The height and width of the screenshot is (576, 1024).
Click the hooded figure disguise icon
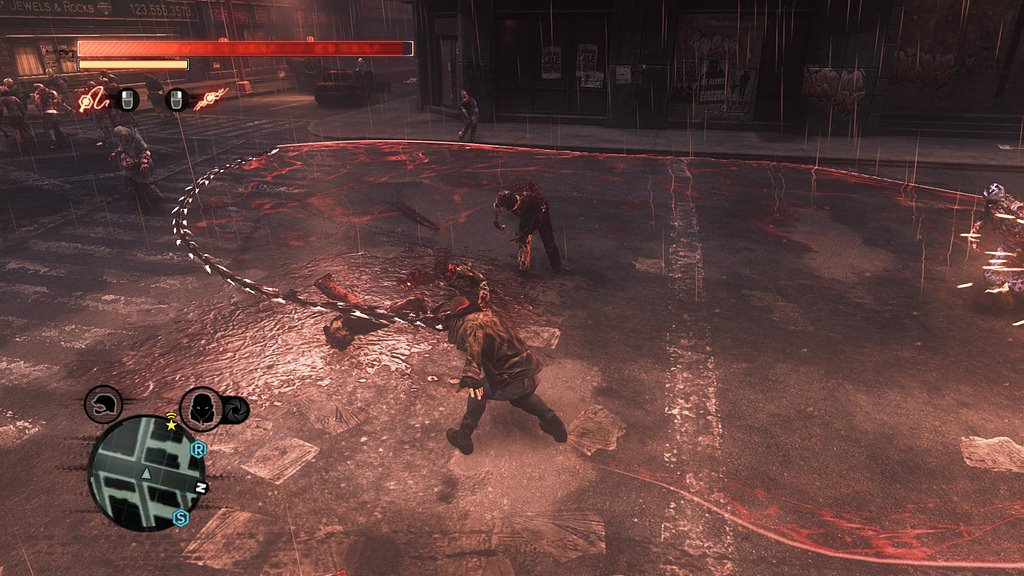[x=201, y=408]
